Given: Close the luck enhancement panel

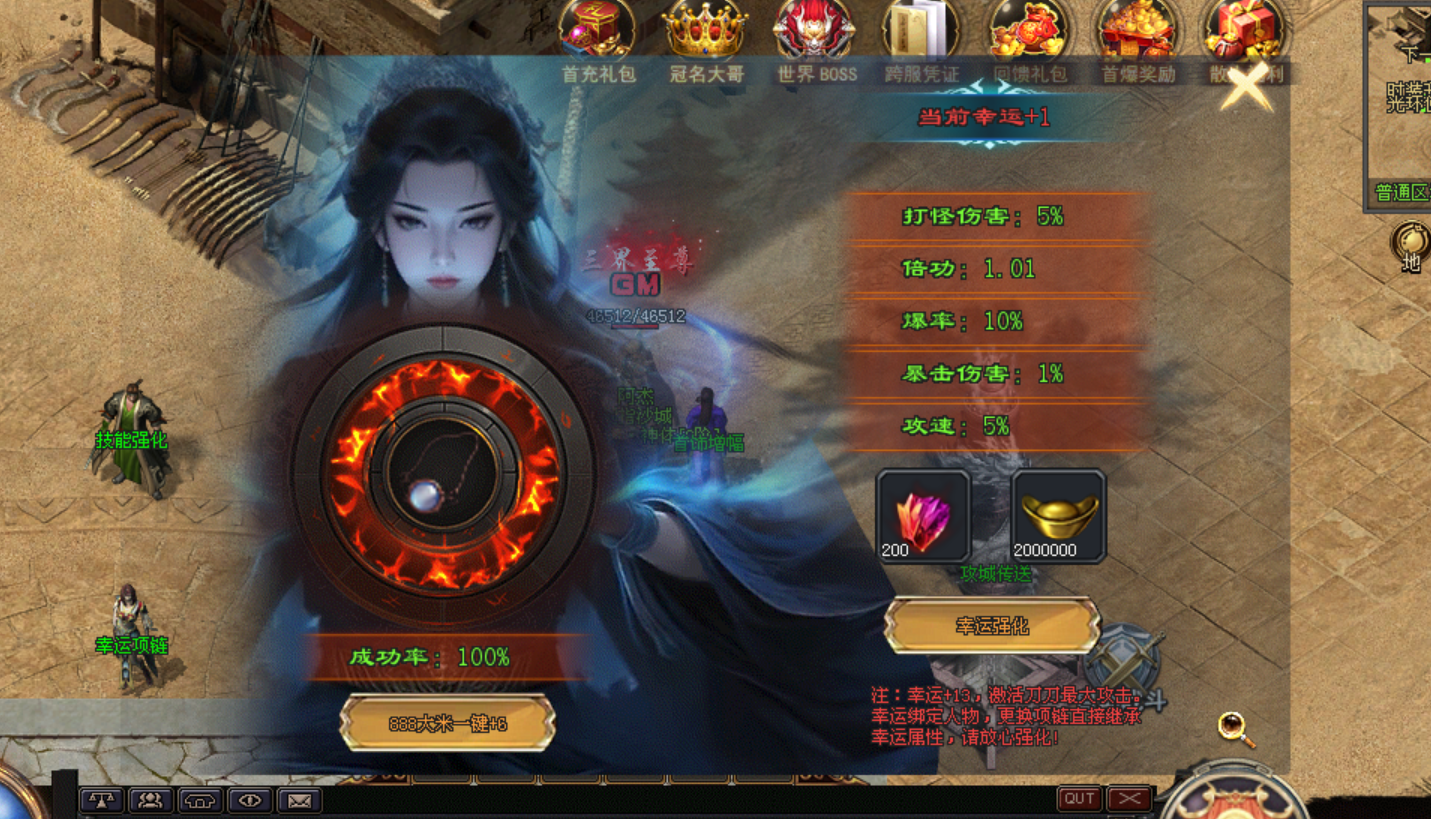Looking at the screenshot, I should [1246, 88].
